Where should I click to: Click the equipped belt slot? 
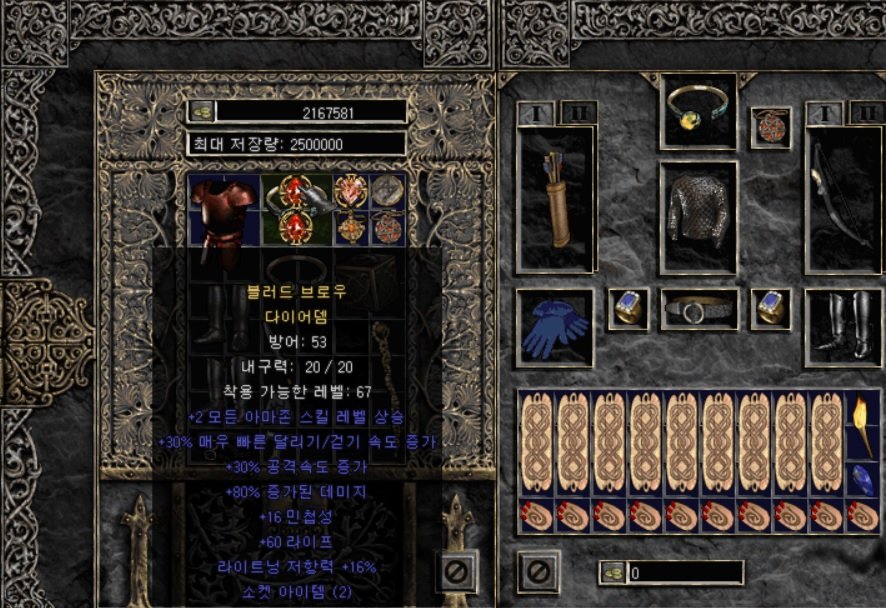698,310
